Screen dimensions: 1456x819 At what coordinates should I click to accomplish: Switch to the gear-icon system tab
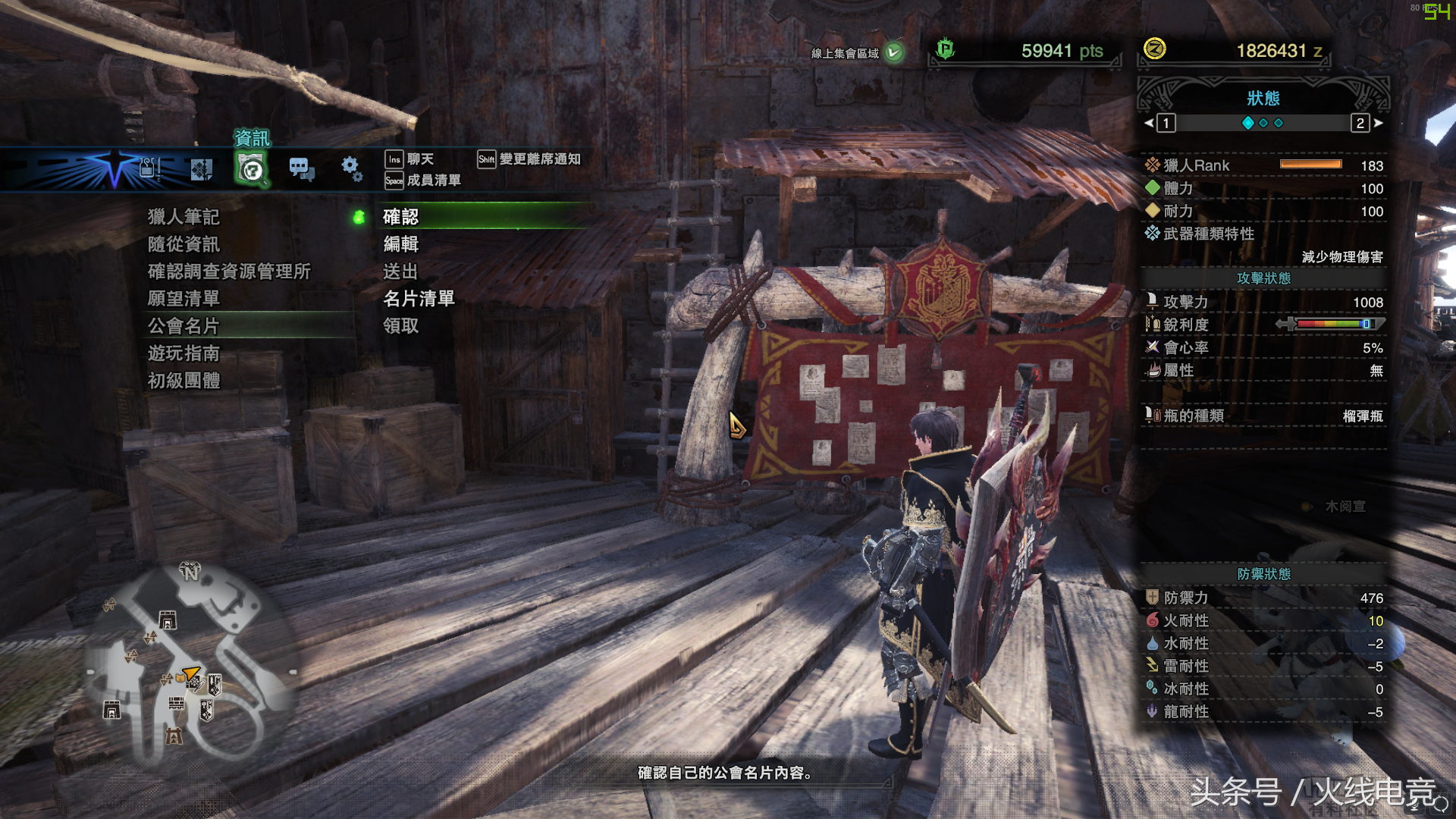351,168
